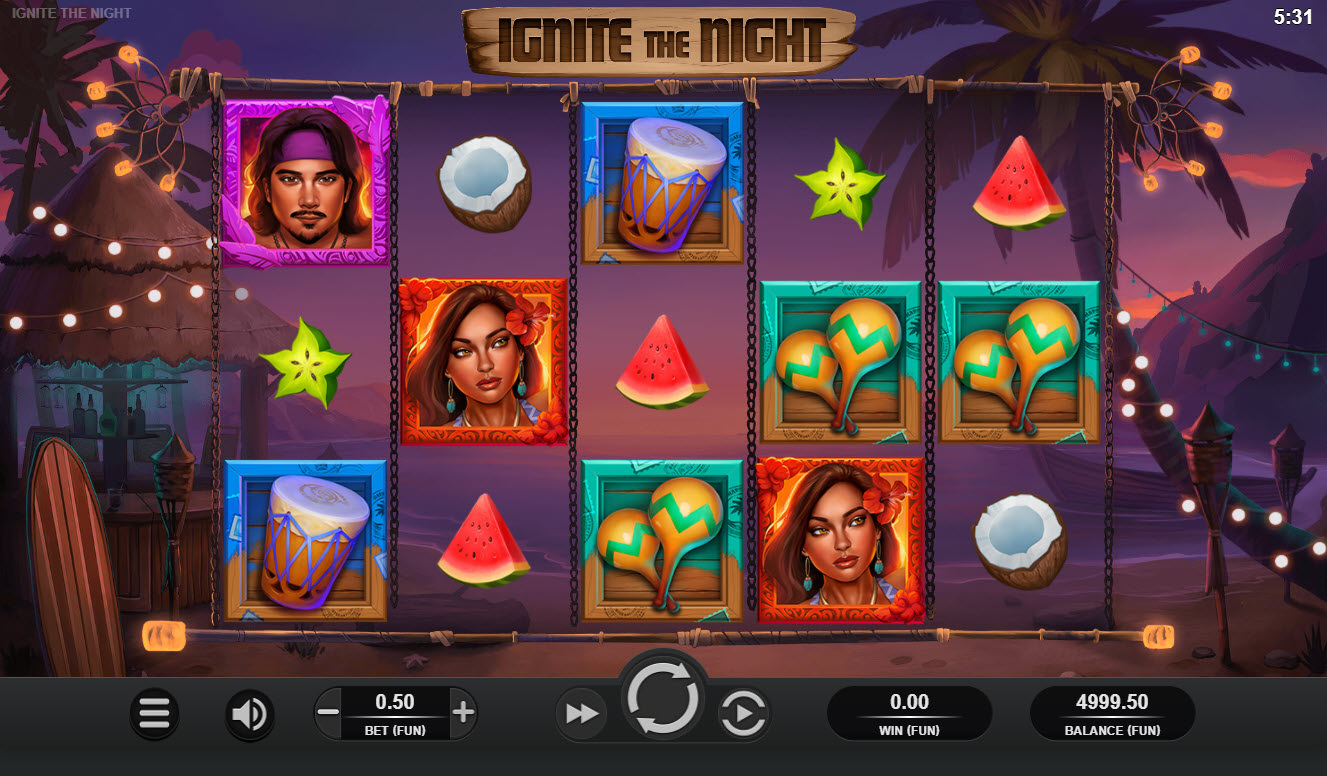Viewport: 1327px width, 776px height.
Task: Spin the reels with the main spin button
Action: click(662, 700)
